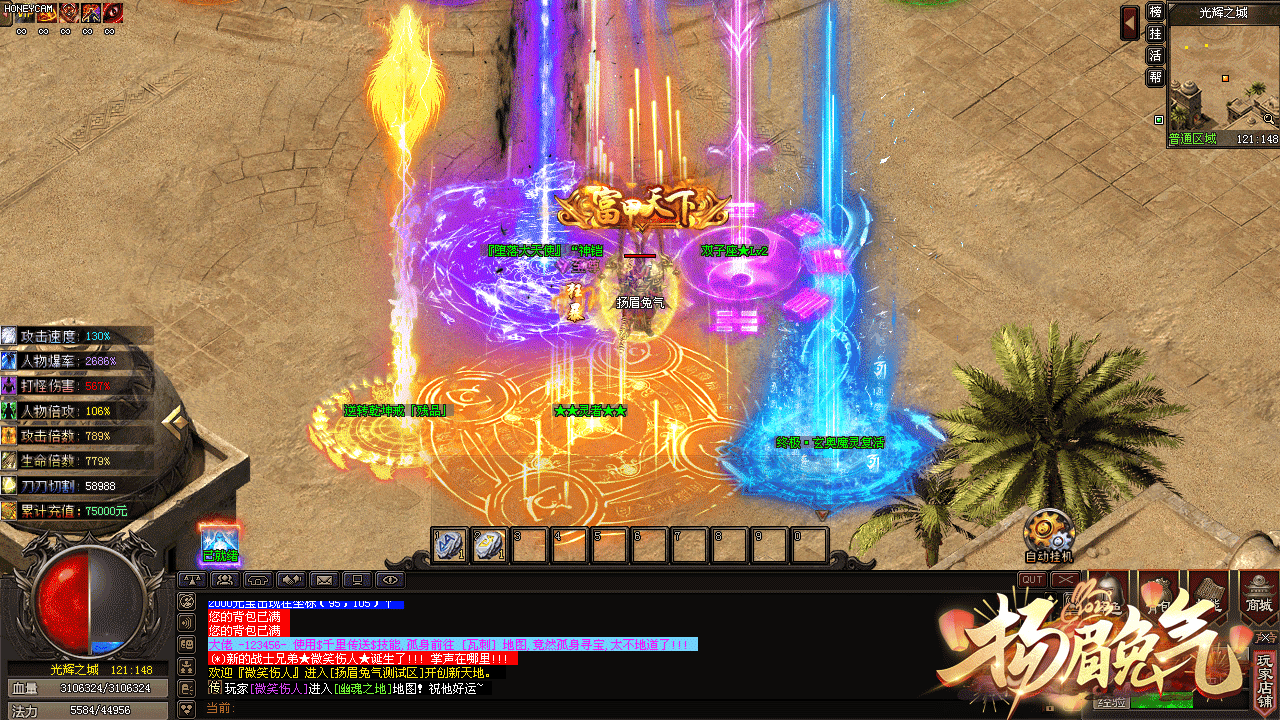
Task: Open the trade scales toolbar button
Action: (x=192, y=579)
